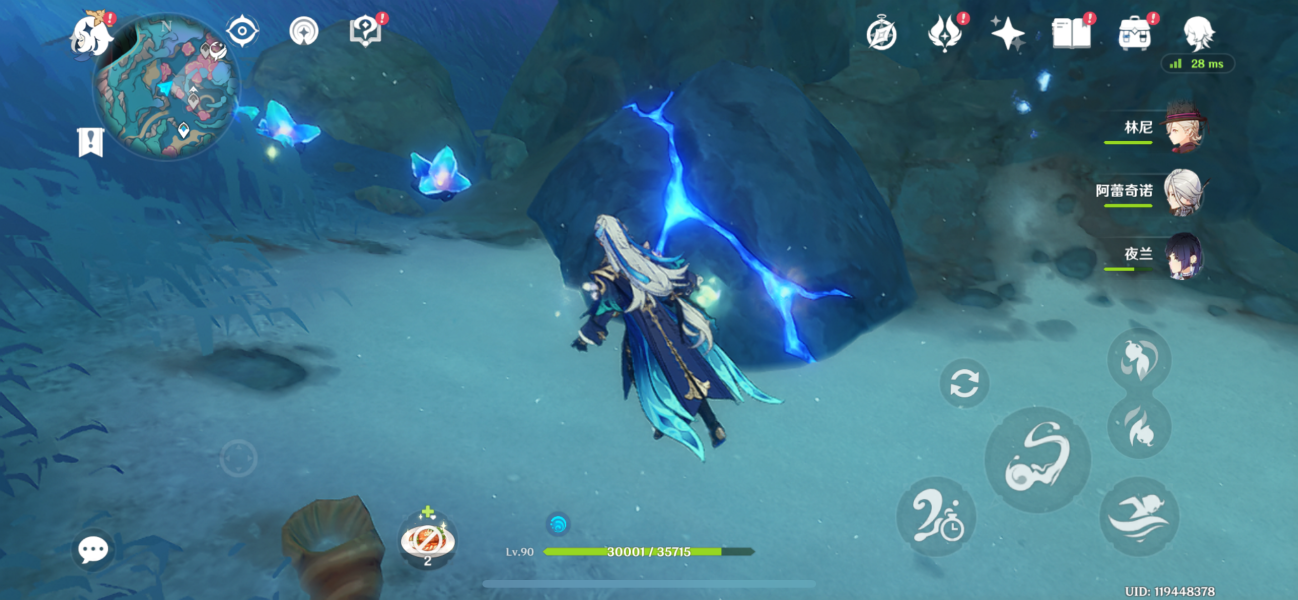Screen dimensions: 1298x600
Task: Open the chat speech bubble
Action: [x=93, y=549]
